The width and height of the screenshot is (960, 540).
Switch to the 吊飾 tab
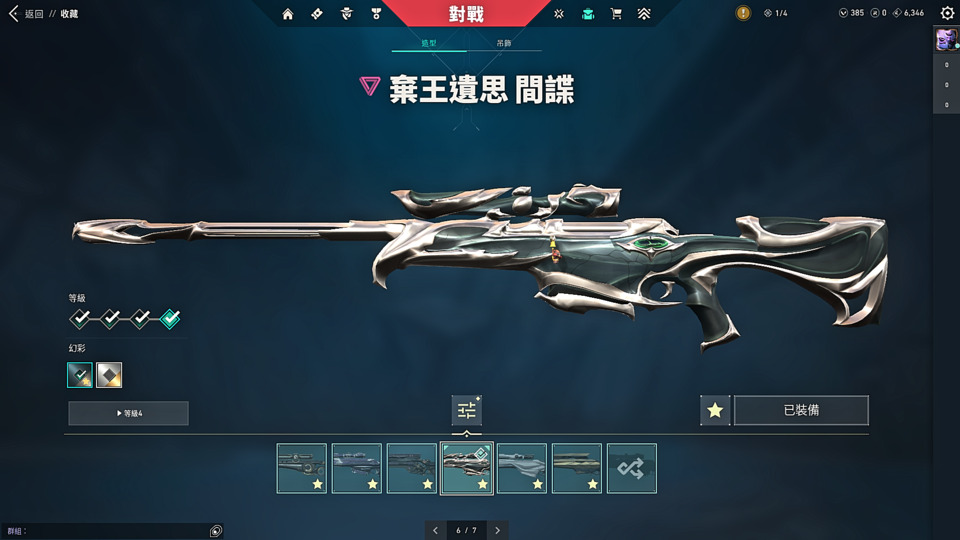click(503, 44)
